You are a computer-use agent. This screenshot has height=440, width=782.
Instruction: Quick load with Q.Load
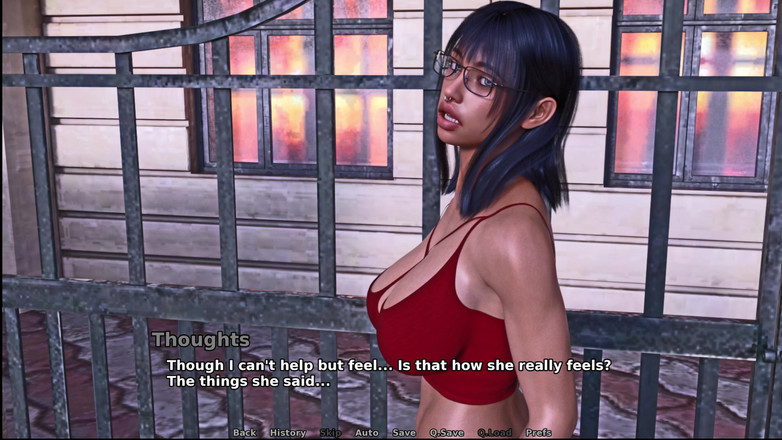pos(494,433)
